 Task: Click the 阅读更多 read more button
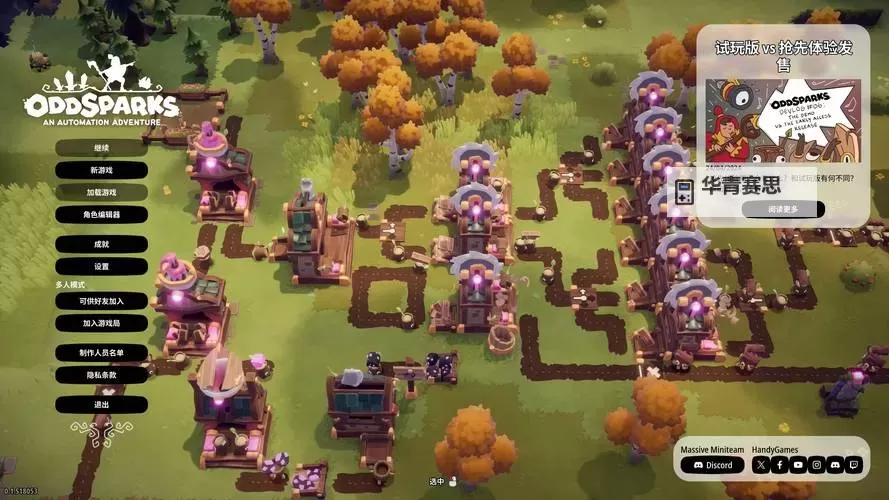pyautogui.click(x=783, y=209)
